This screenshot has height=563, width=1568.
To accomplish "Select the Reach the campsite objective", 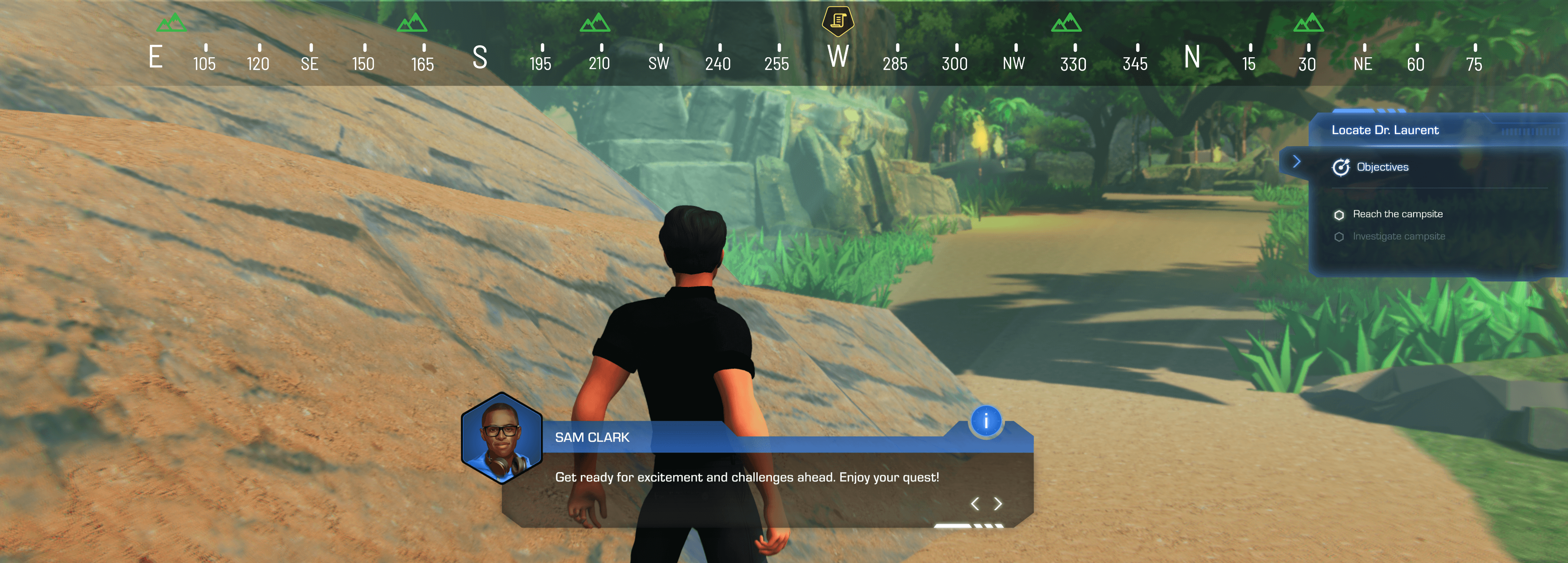I will click(1397, 214).
